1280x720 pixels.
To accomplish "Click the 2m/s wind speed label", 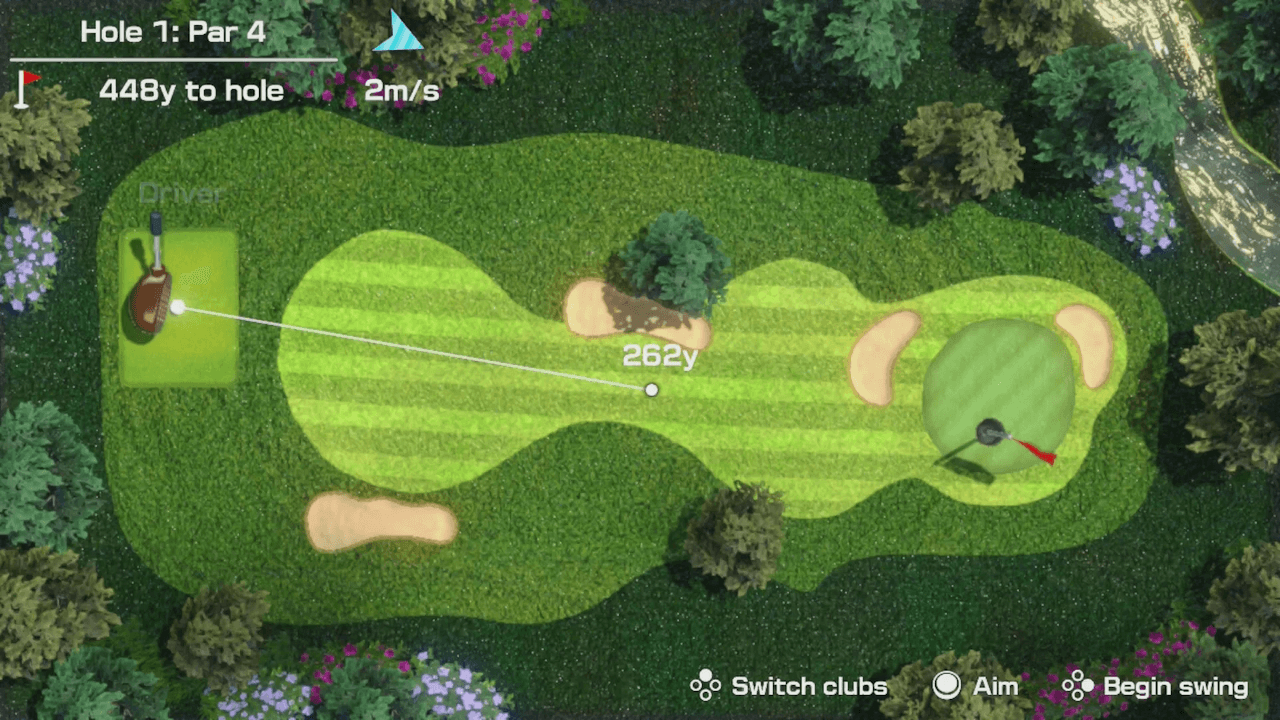I will tap(401, 90).
